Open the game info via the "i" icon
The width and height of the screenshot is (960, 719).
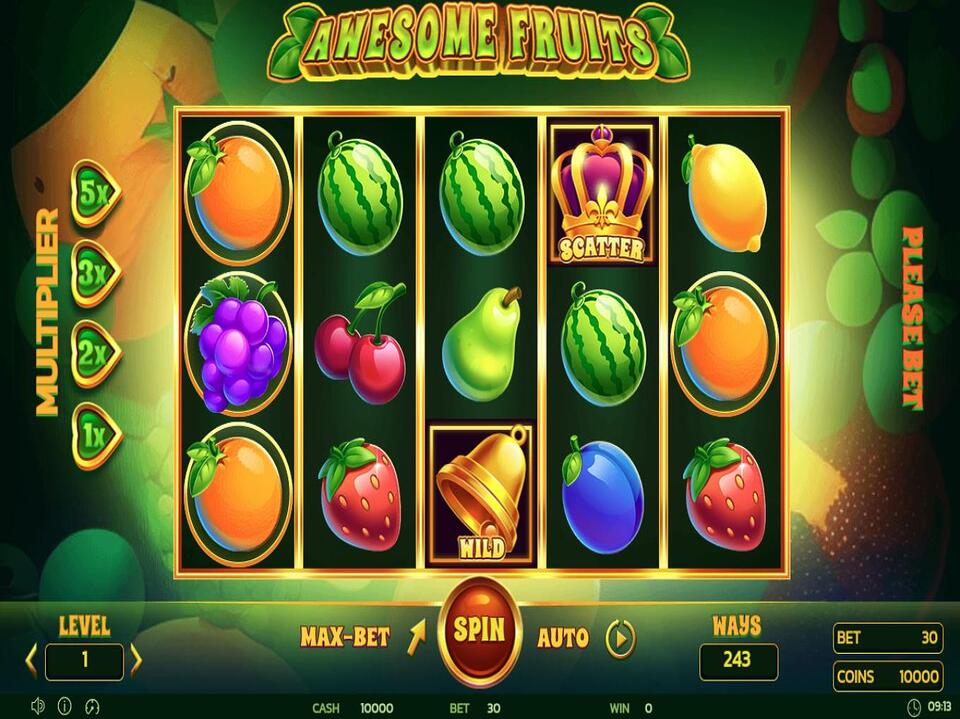(65, 705)
